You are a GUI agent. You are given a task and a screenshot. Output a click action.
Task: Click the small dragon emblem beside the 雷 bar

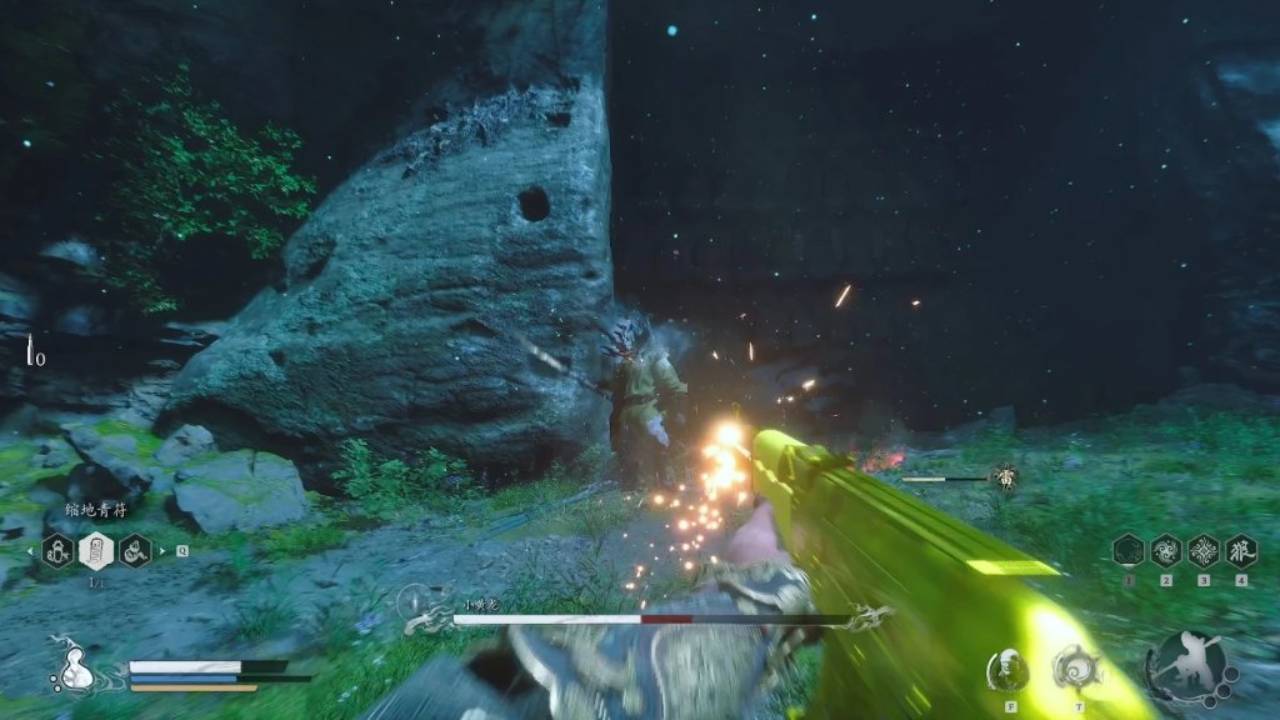click(1005, 477)
